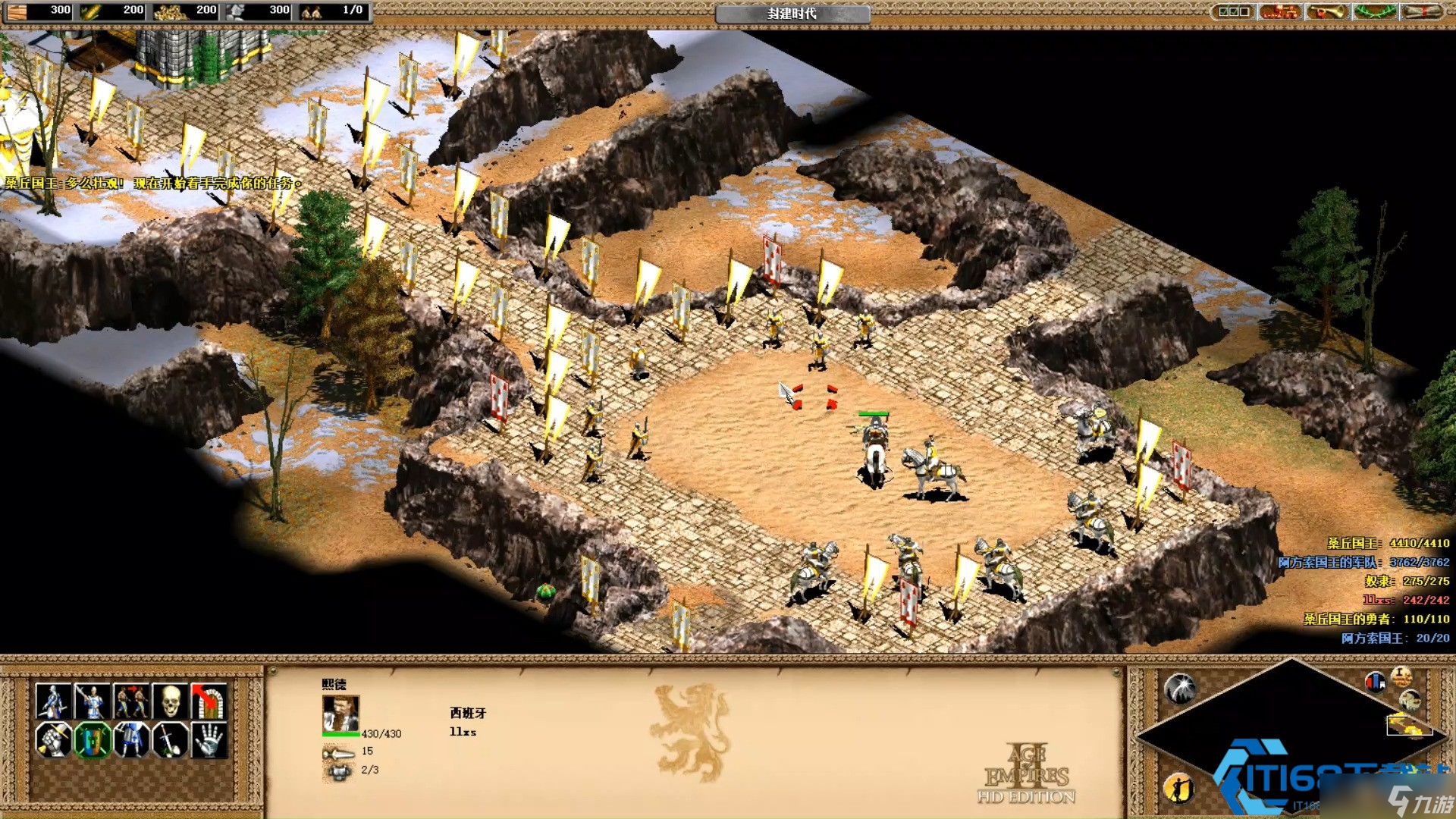Image resolution: width=1456 pixels, height=819 pixels.
Task: Choose the follow command with two walkers
Action: coord(131,701)
